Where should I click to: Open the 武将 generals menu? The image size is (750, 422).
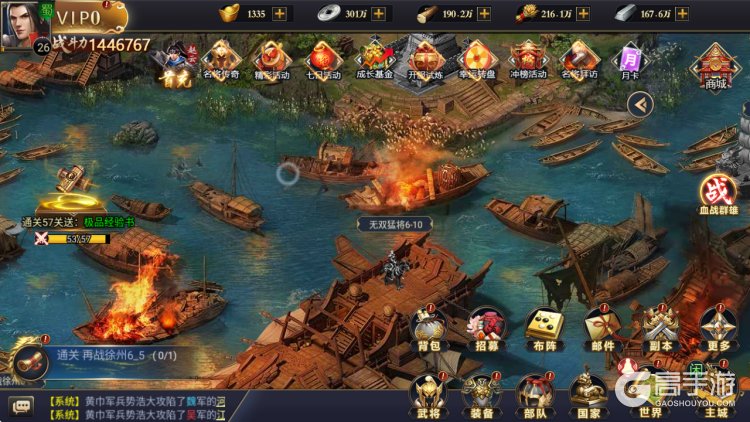click(428, 394)
